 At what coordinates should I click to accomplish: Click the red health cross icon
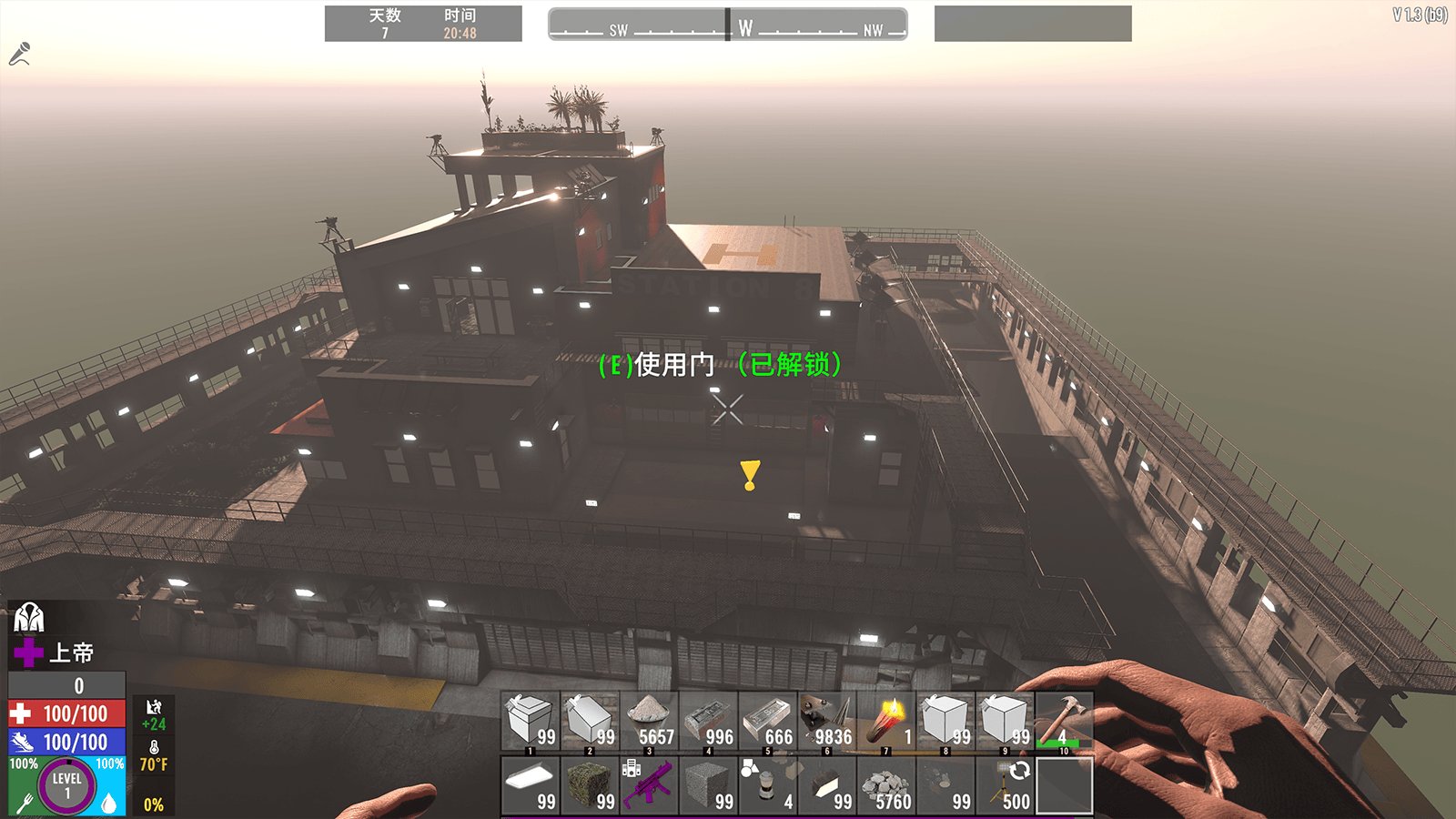point(21,713)
